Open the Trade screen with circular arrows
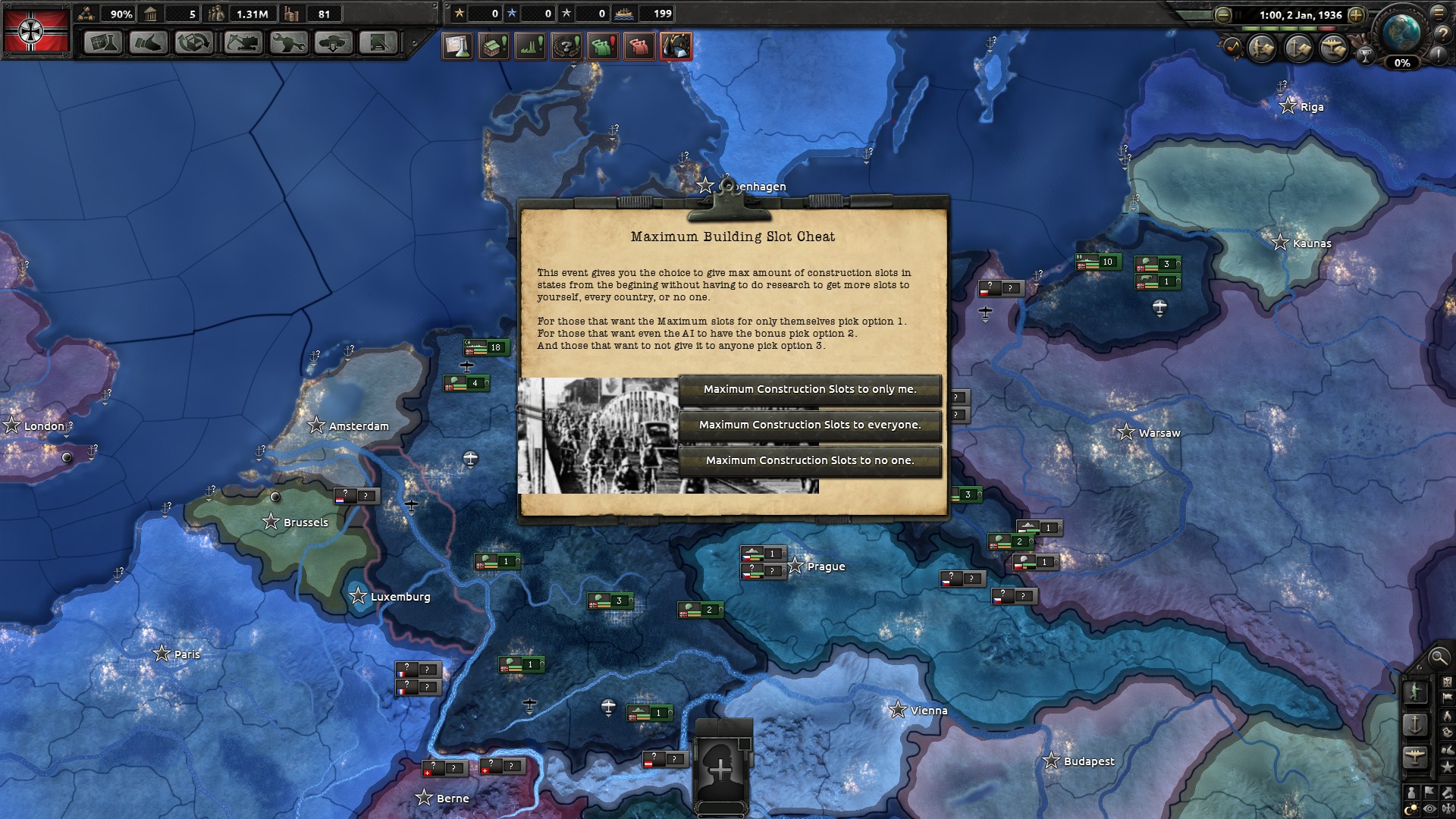The width and height of the screenshot is (1456, 819). (x=194, y=43)
